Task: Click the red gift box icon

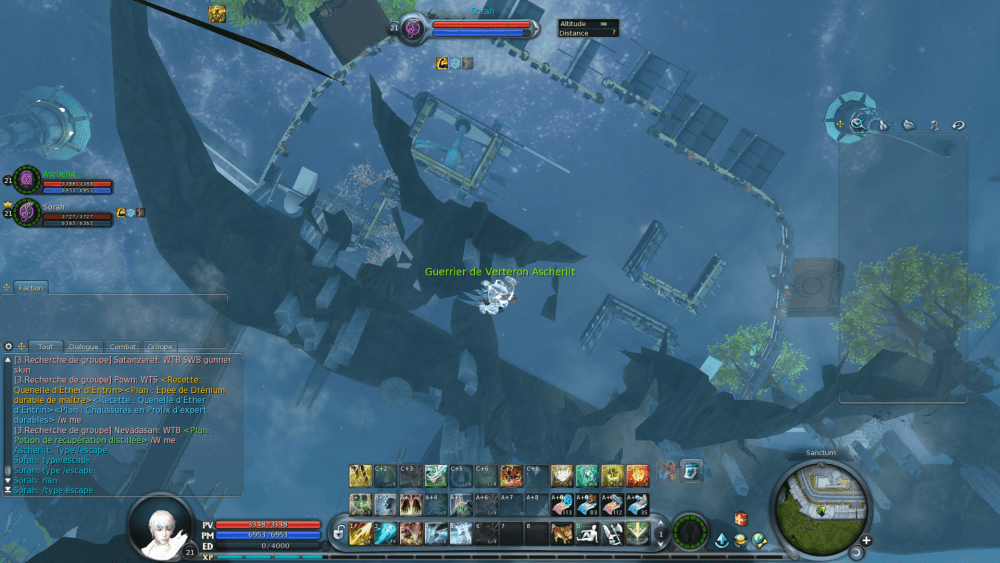Action: (741, 519)
